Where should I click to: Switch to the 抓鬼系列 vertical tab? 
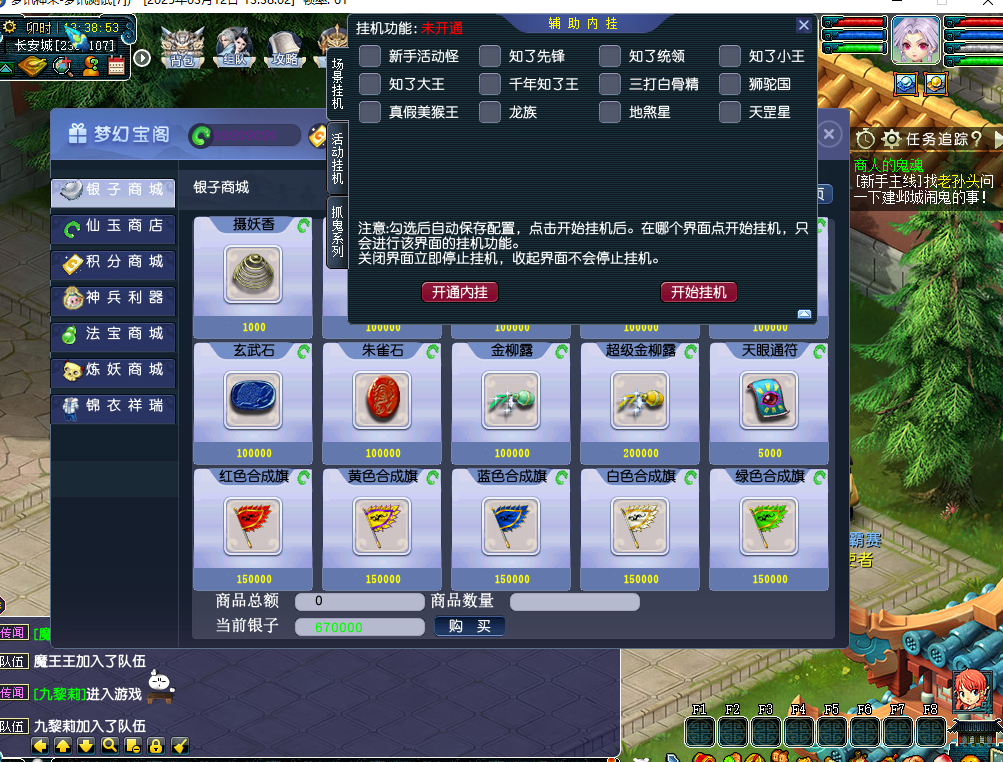[x=338, y=232]
